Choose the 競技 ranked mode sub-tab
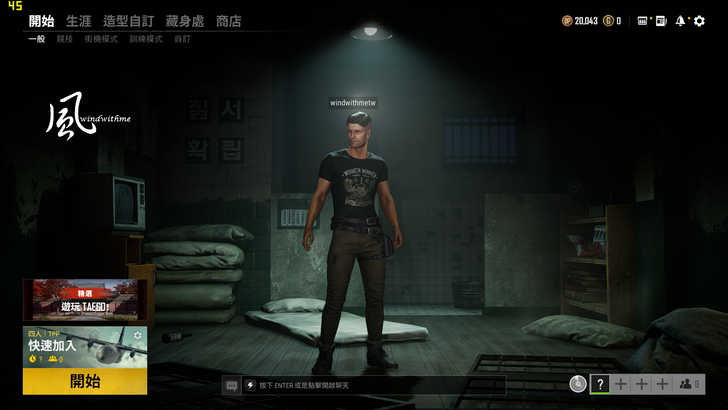The width and height of the screenshot is (728, 410). point(65,40)
